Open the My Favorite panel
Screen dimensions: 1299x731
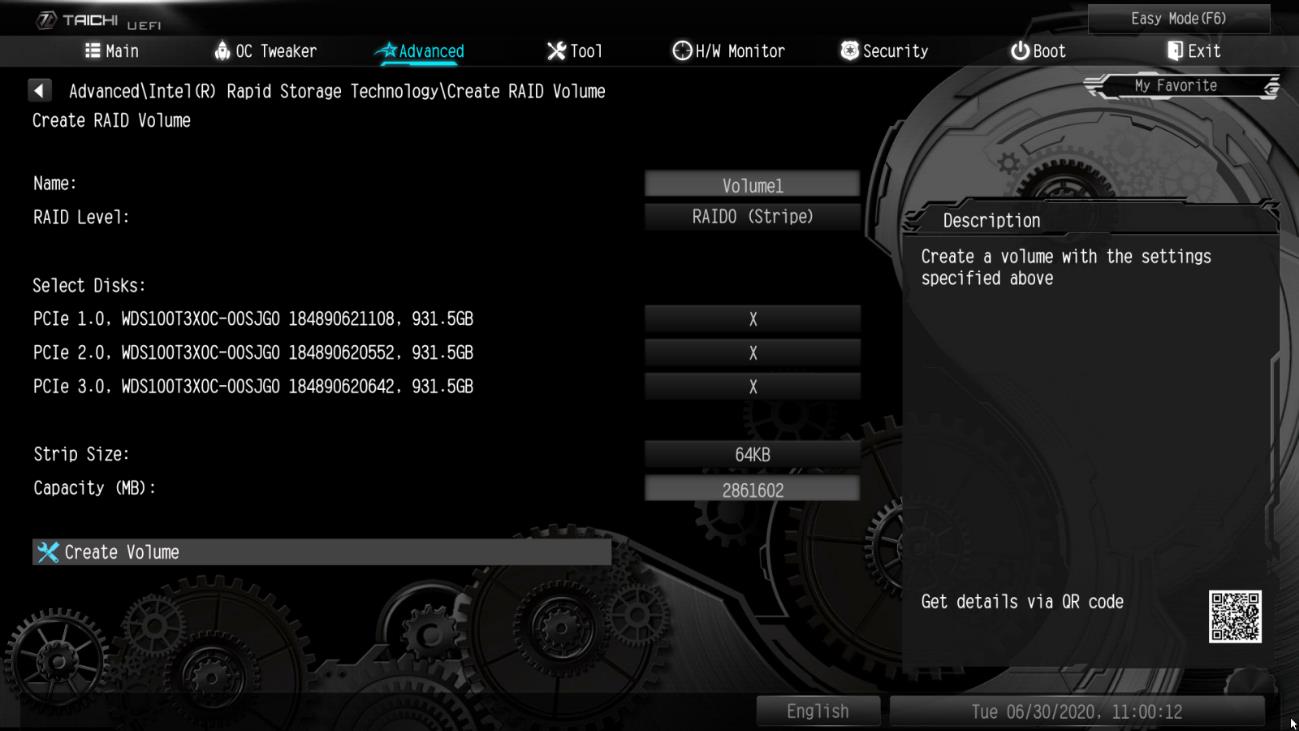click(1178, 86)
